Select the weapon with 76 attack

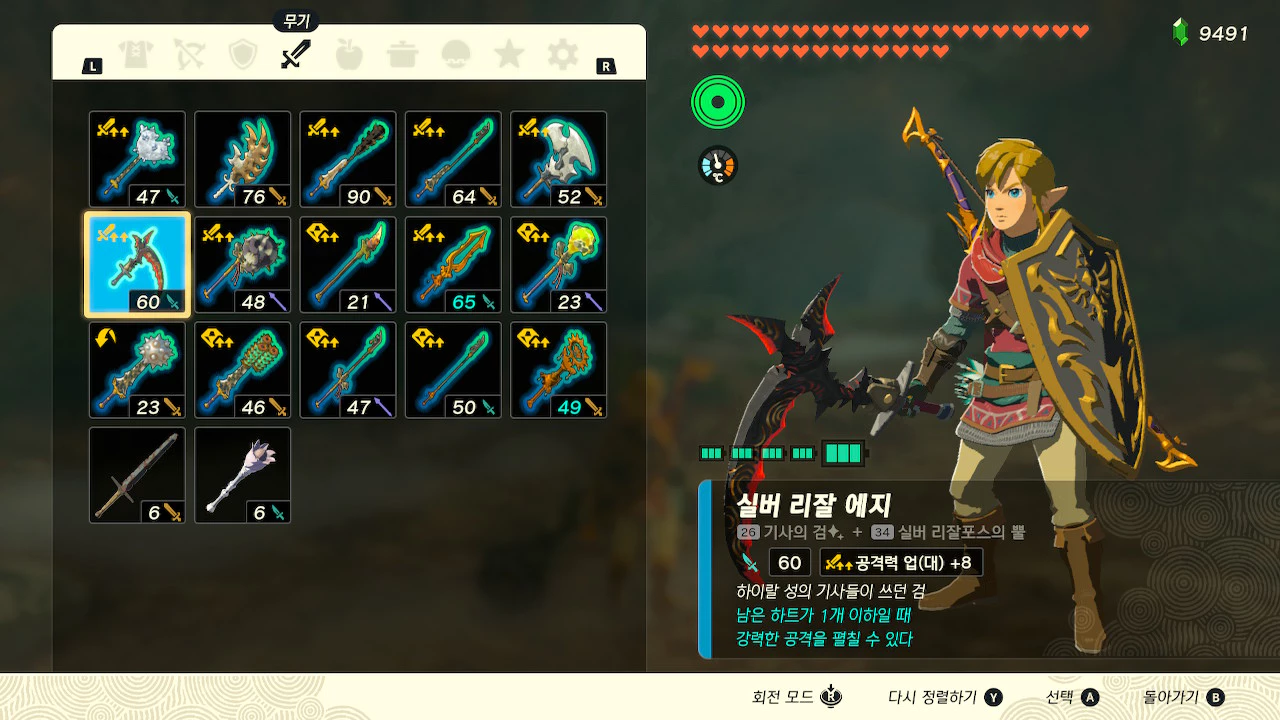tap(243, 160)
